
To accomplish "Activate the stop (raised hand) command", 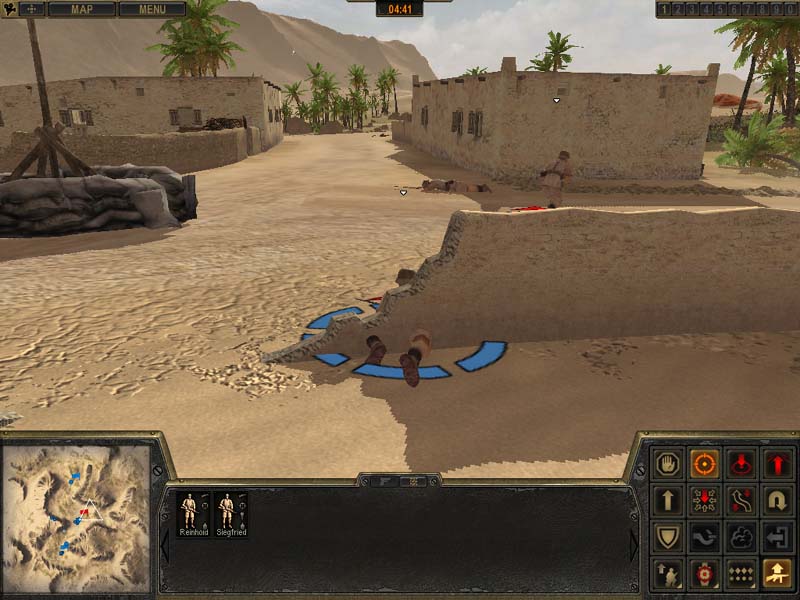I will click(667, 464).
